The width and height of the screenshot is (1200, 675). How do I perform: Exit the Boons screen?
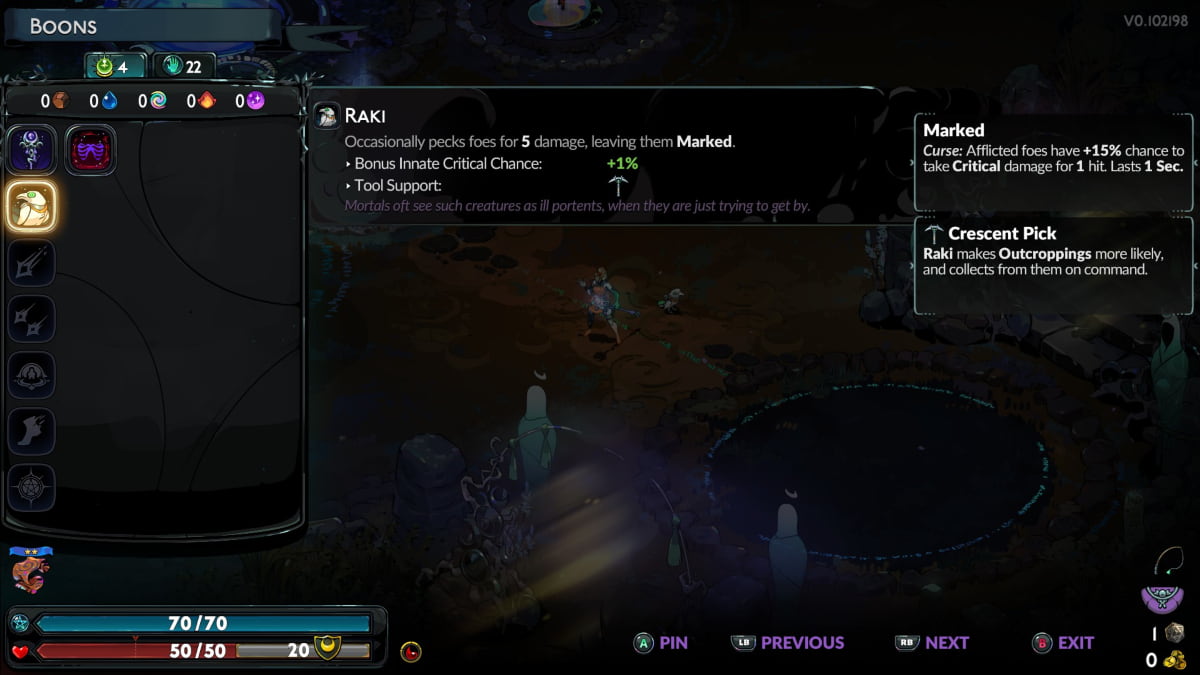pyautogui.click(x=1062, y=643)
